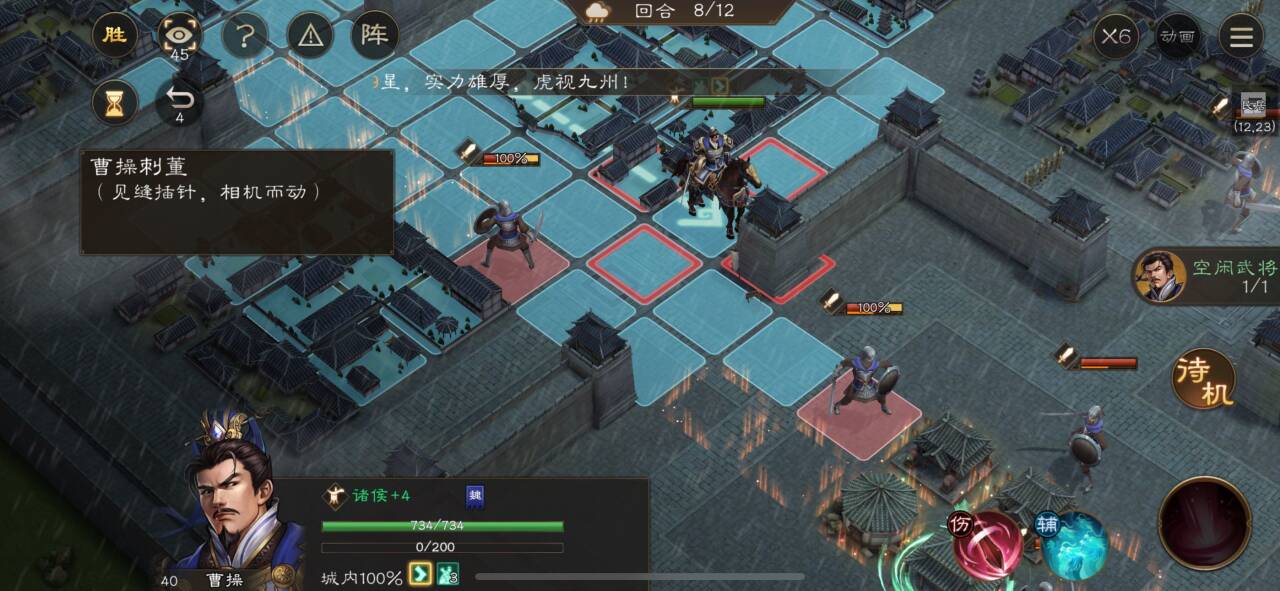Viewport: 1280px width, 591px height.
Task: Open the 阵 formation button
Action: (x=375, y=36)
